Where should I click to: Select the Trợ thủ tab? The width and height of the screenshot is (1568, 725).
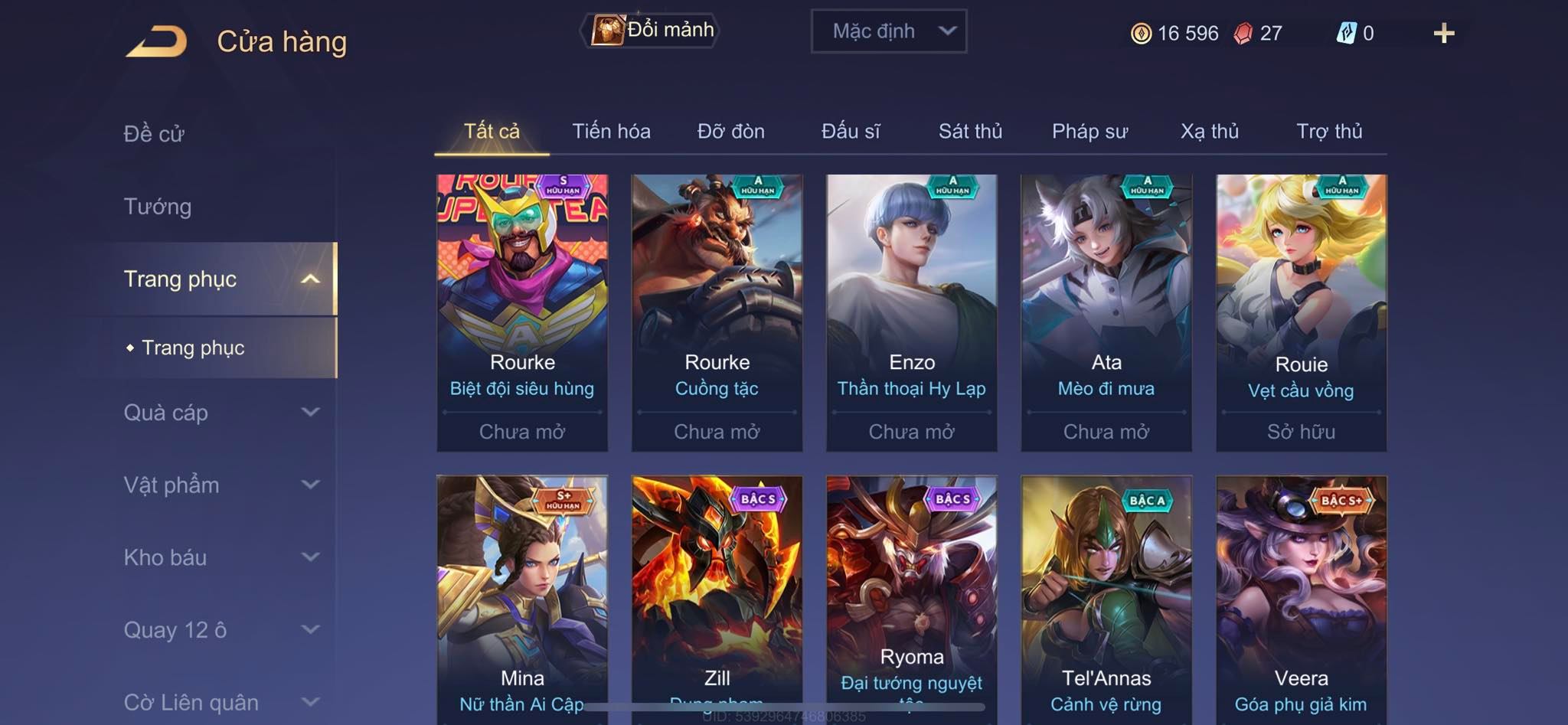pos(1329,132)
